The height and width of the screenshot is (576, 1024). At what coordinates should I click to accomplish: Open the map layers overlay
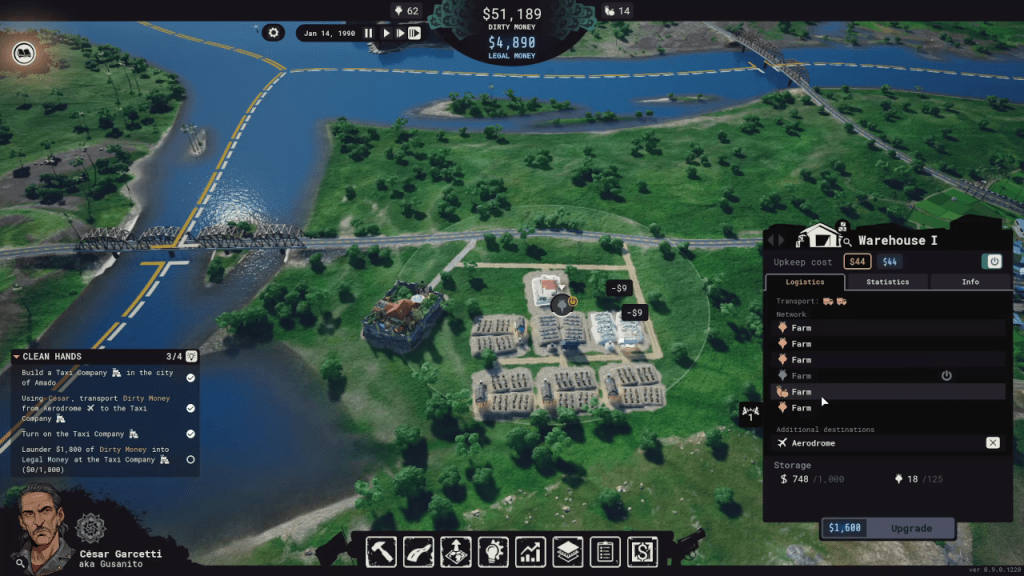pos(567,551)
